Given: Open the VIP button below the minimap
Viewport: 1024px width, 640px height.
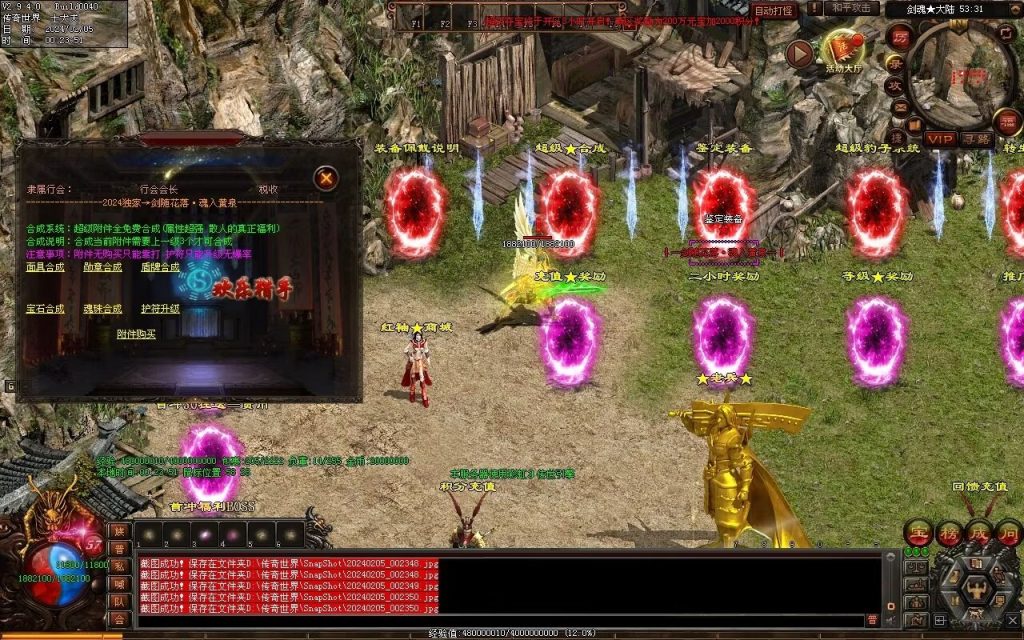Looking at the screenshot, I should 940,139.
